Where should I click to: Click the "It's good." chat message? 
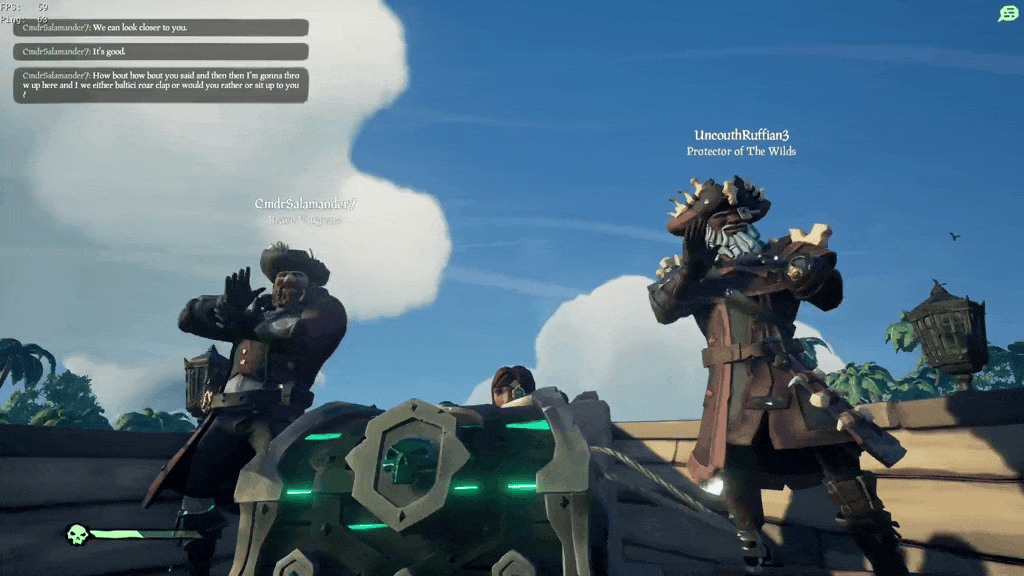160,51
